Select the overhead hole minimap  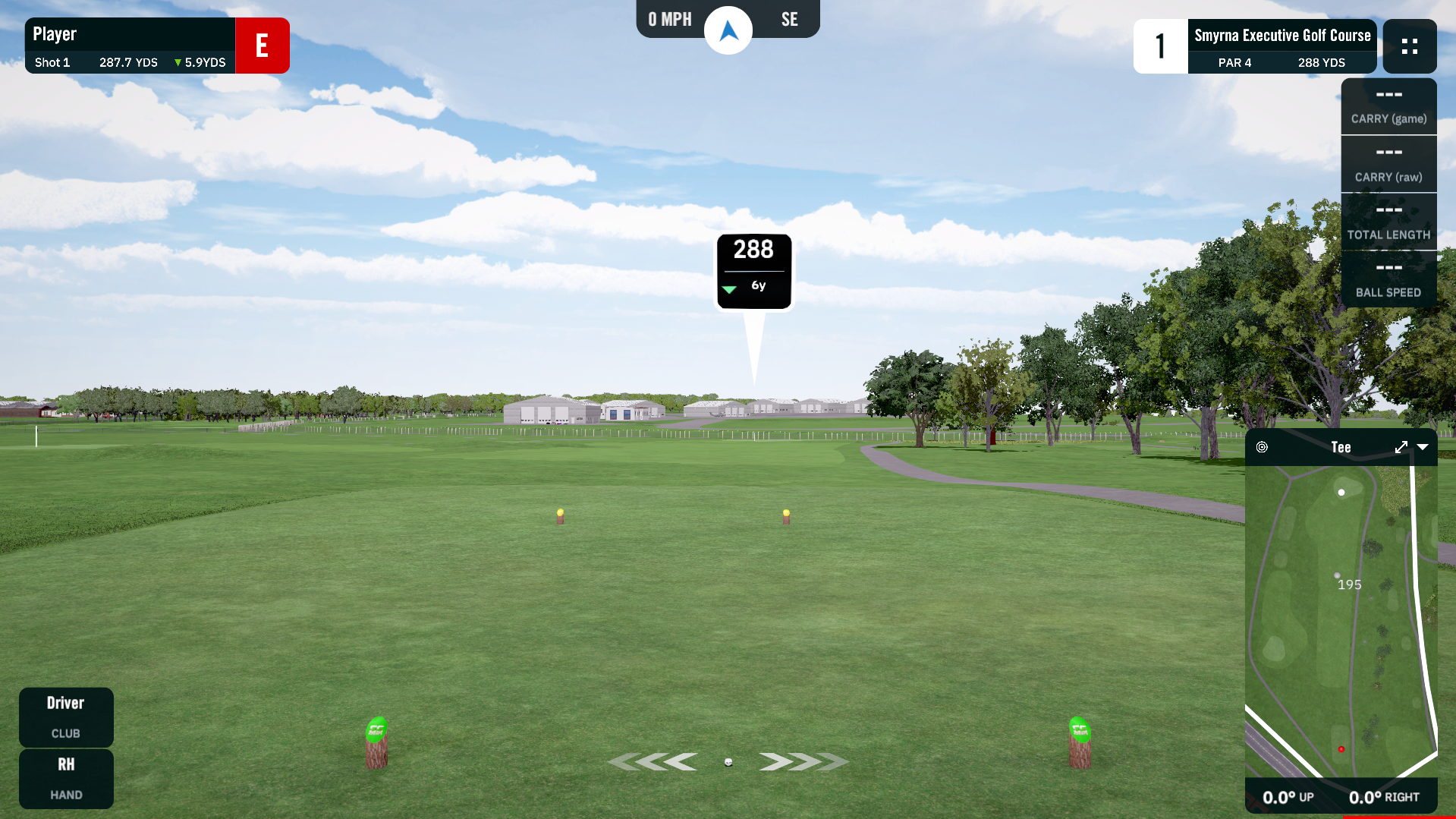point(1341,621)
